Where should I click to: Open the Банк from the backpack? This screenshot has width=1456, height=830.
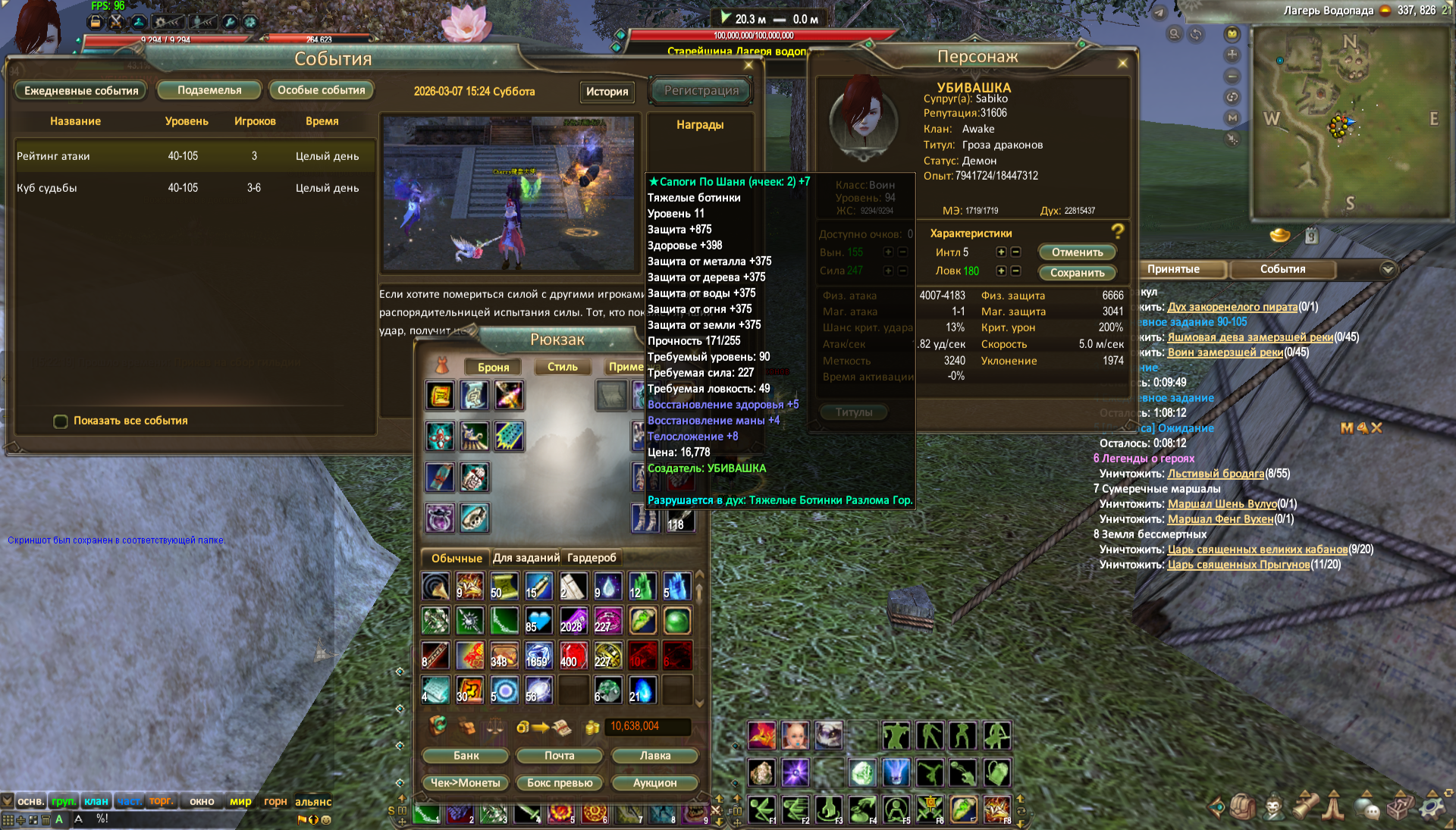click(x=466, y=756)
